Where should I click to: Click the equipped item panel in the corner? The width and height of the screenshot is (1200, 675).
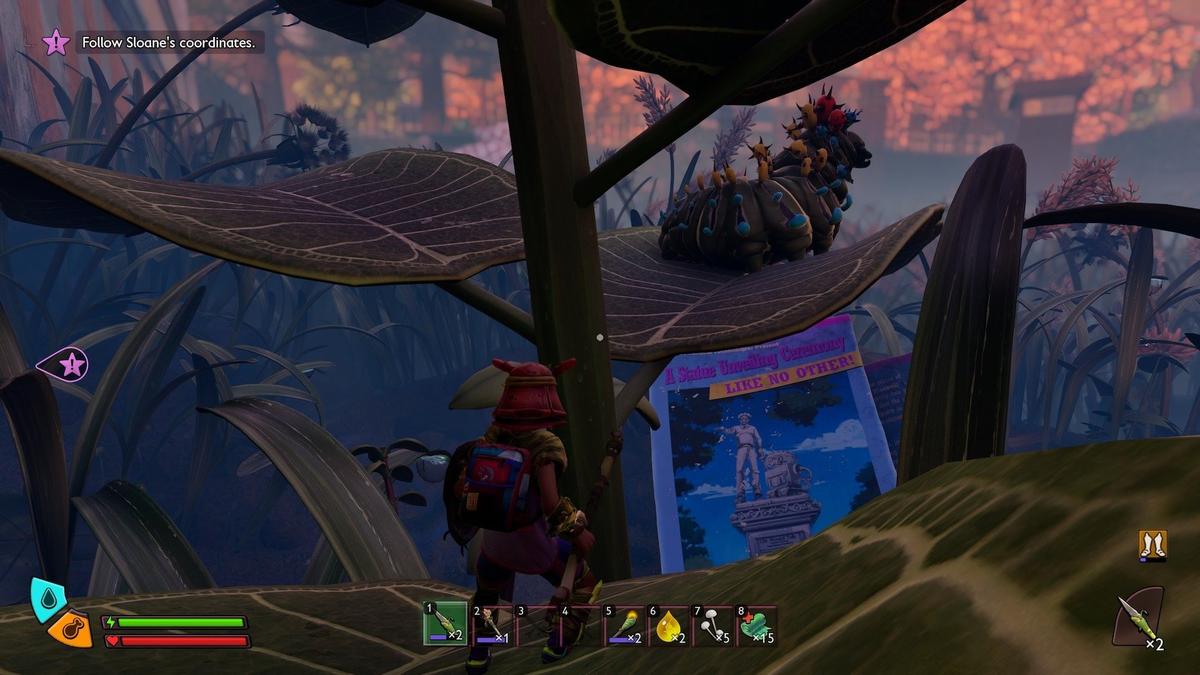(1139, 616)
